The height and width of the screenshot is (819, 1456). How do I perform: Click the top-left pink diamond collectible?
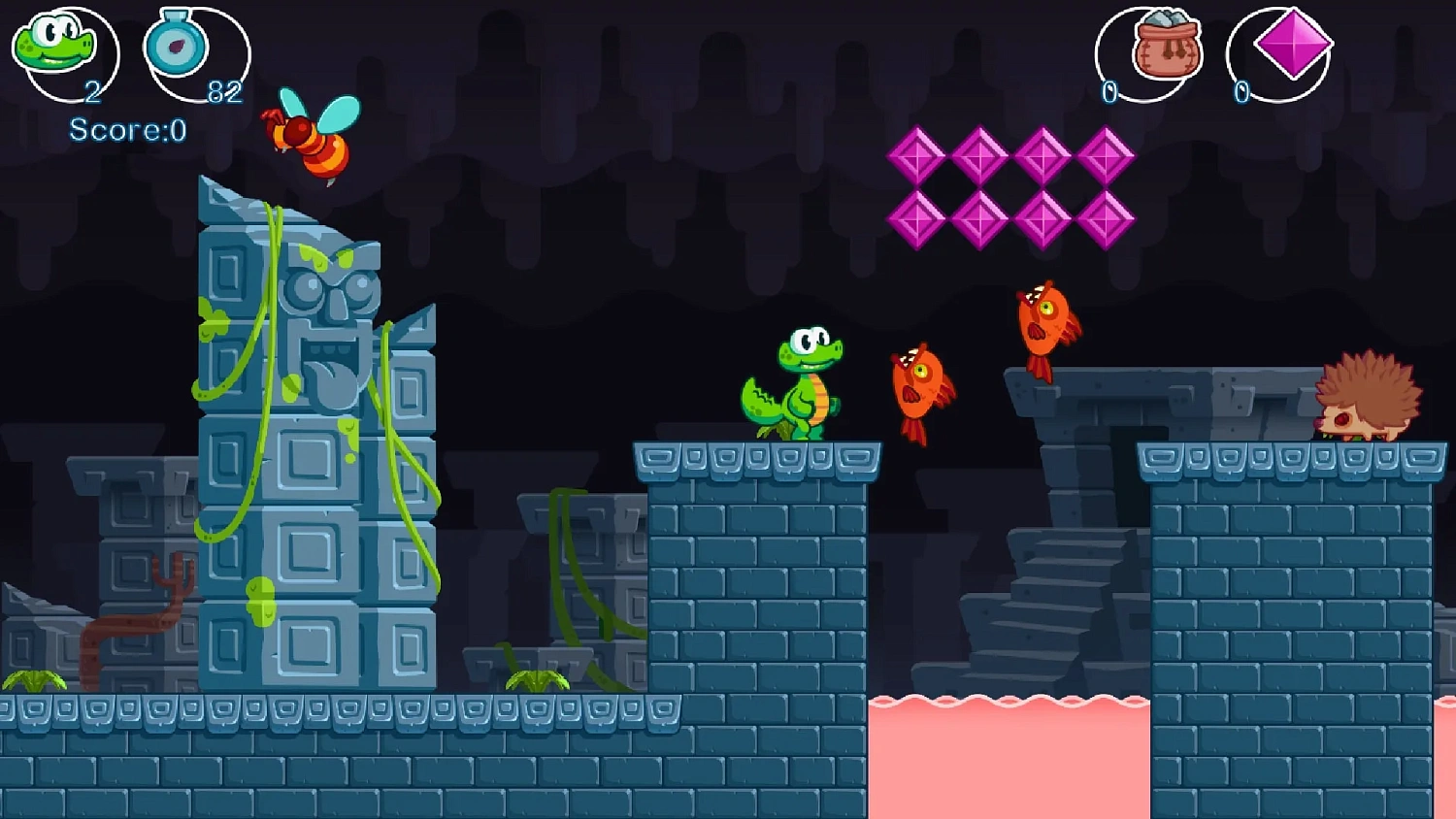pos(919,158)
